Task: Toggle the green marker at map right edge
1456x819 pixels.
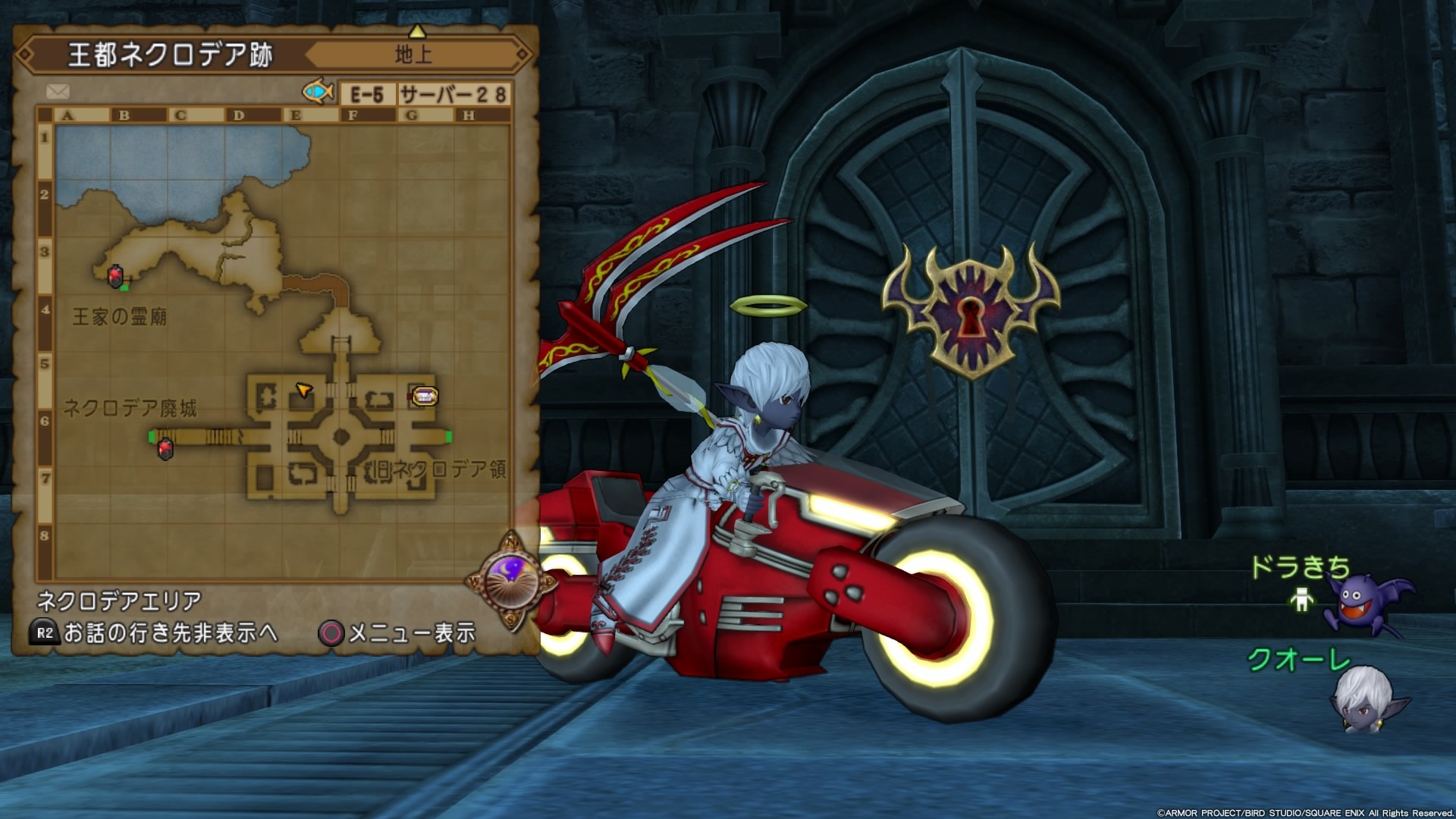Action: (447, 438)
